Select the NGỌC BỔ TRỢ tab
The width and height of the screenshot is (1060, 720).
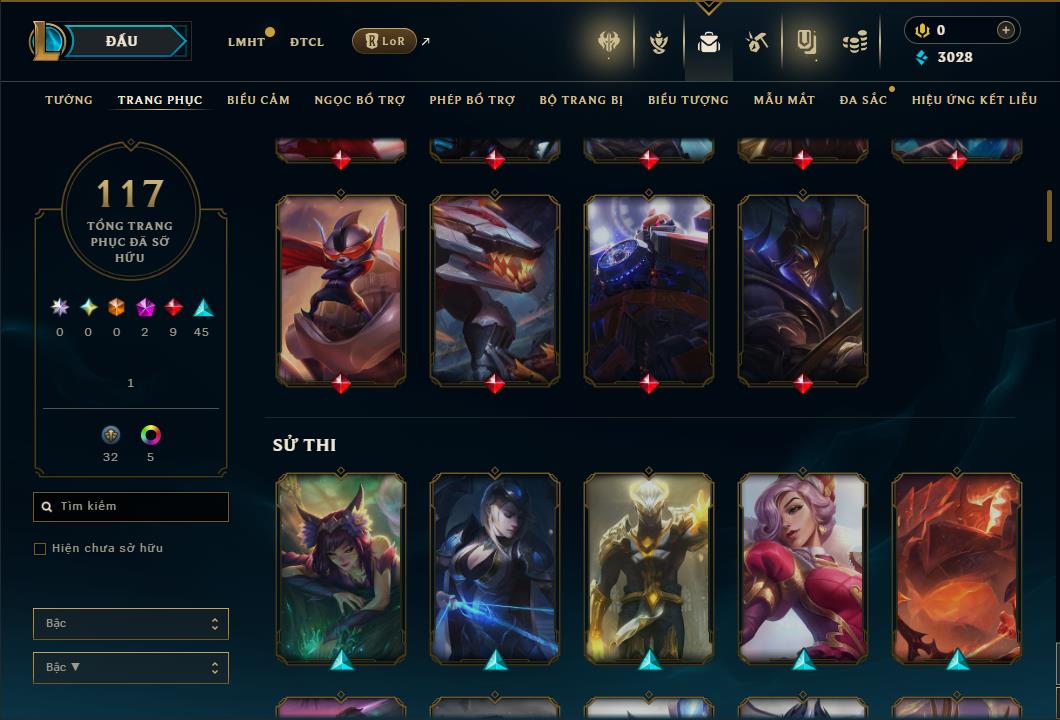tap(359, 100)
